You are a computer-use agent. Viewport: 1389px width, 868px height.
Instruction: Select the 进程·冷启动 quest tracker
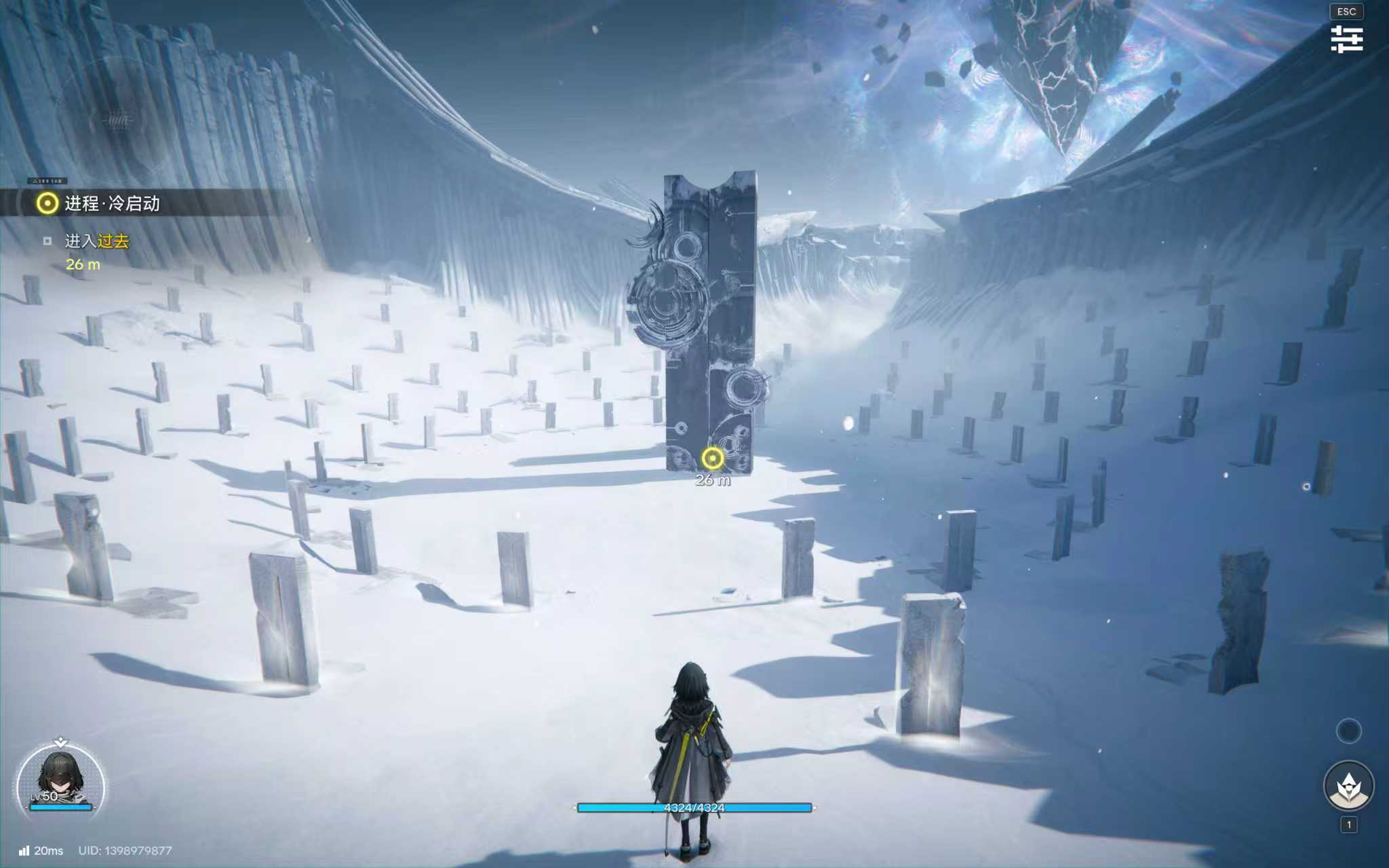[x=112, y=203]
